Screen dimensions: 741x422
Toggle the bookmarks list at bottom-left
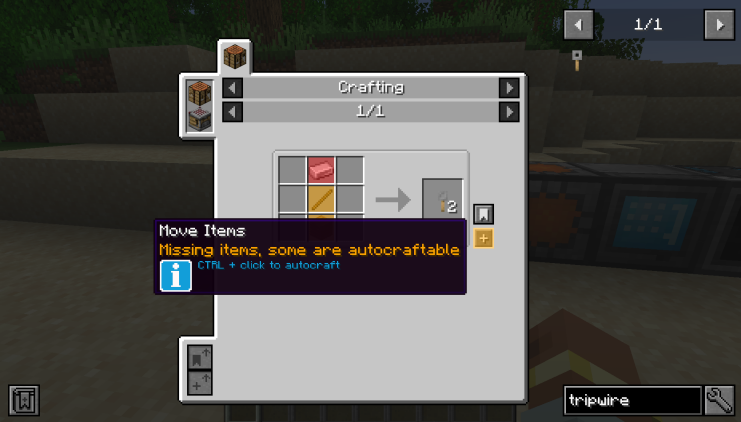24,400
